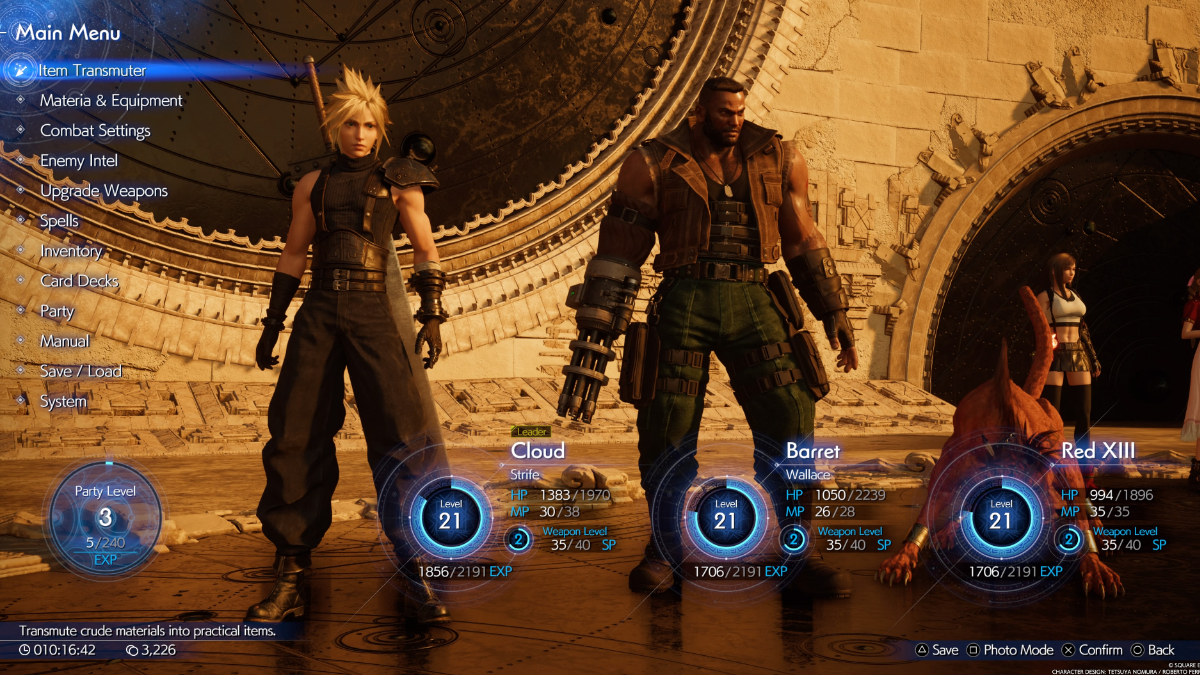Open the Item Transmuter menu entry
This screenshot has width=1200, height=675.
92,71
